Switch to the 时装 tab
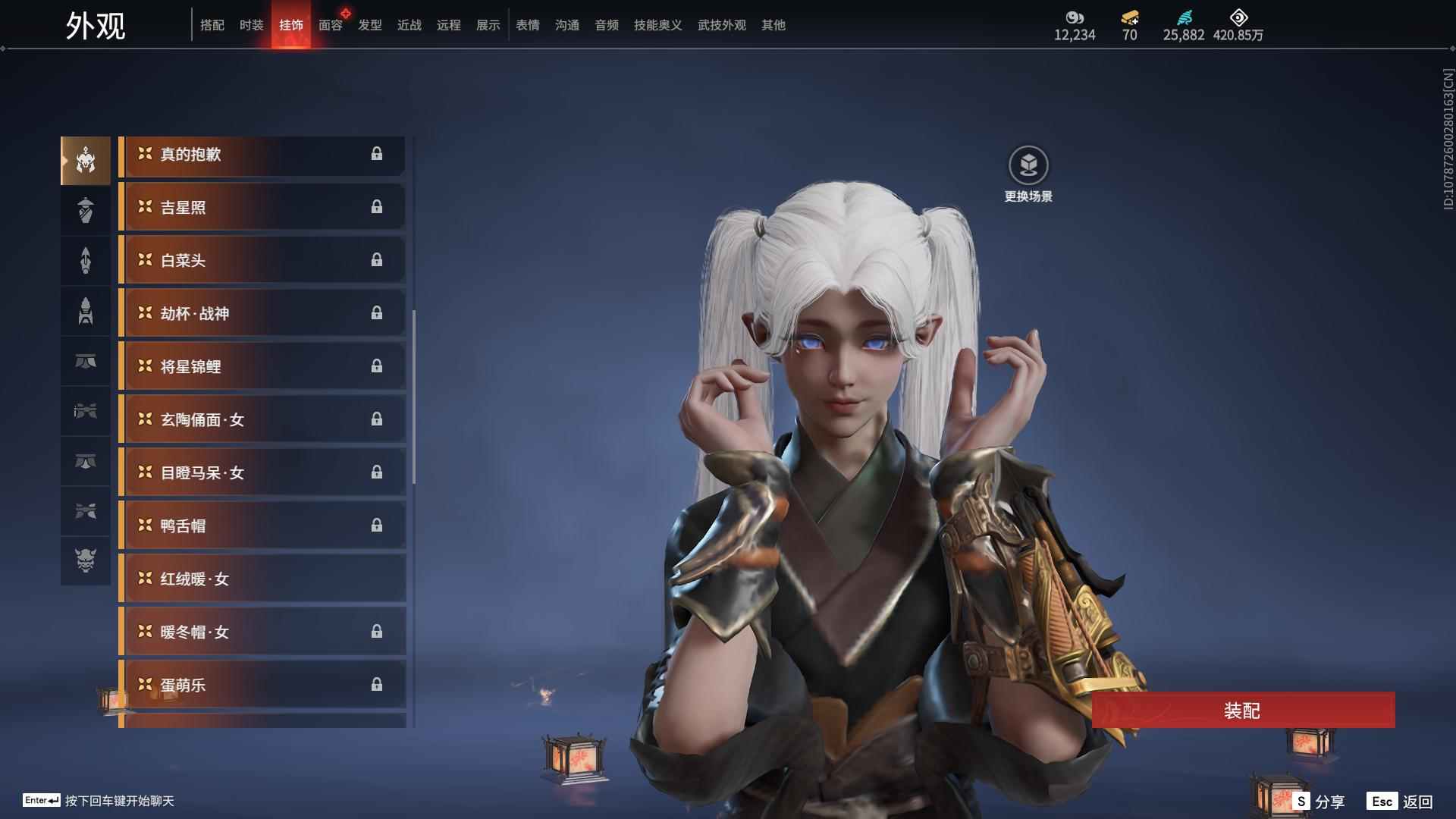1456x819 pixels. pos(251,25)
